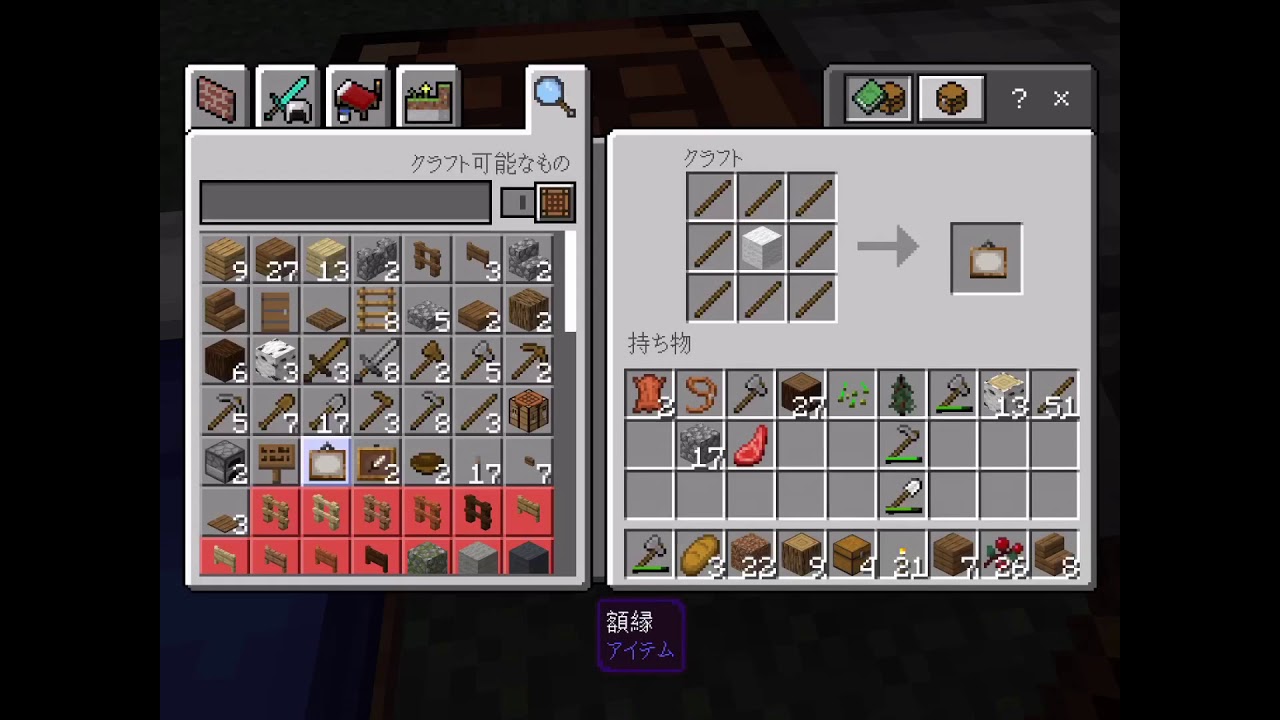Select the nature tab with grass block icon
This screenshot has height=720, width=1280.
[x=427, y=97]
